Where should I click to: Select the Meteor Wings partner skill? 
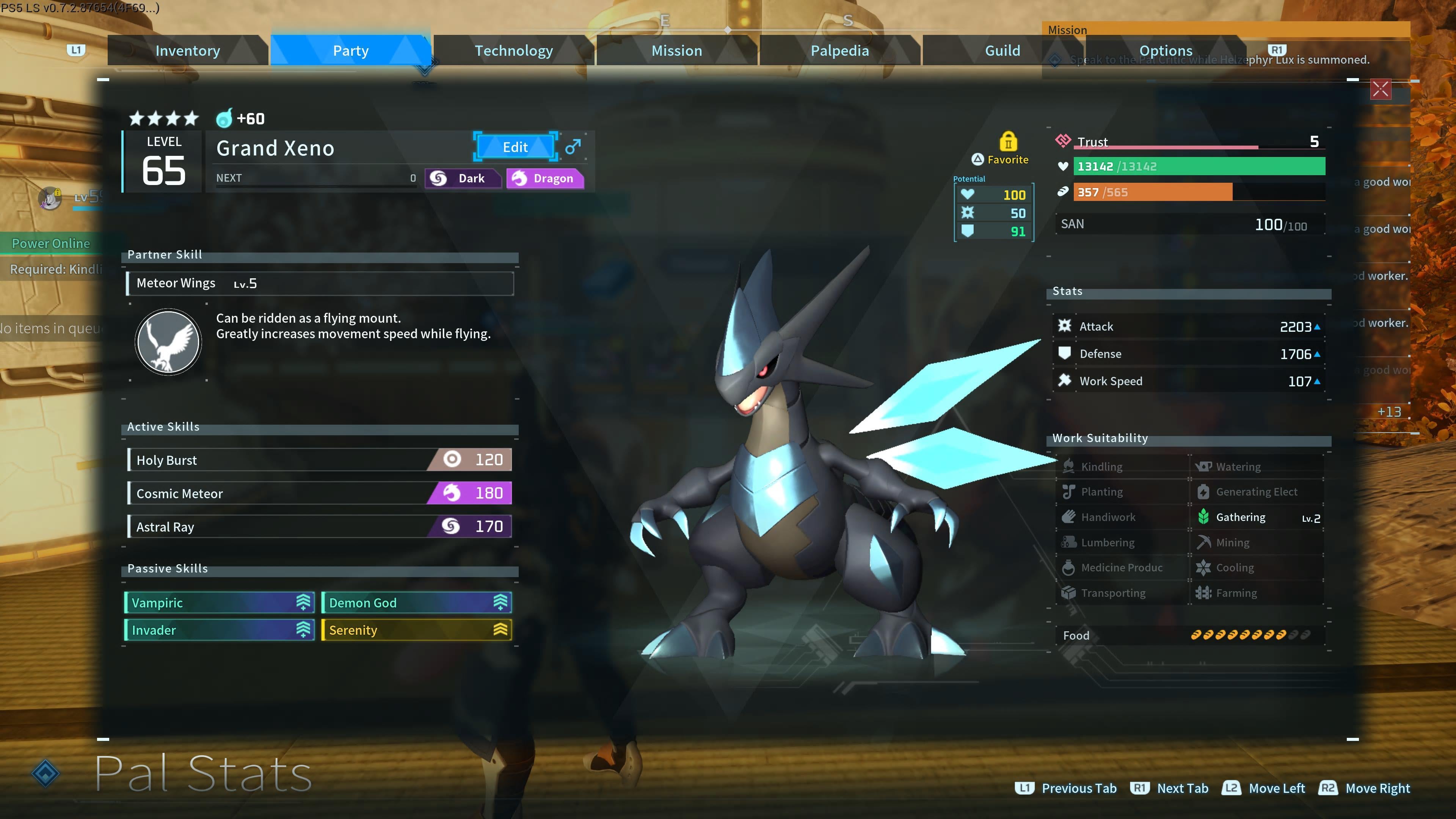[x=320, y=283]
